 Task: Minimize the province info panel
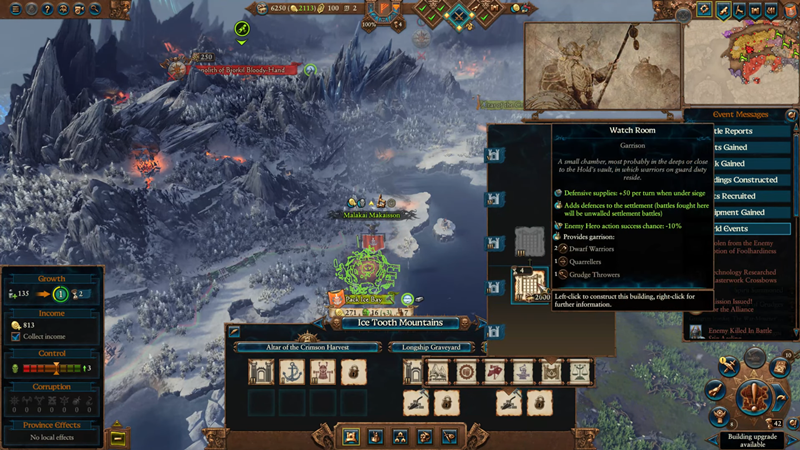coord(118,437)
